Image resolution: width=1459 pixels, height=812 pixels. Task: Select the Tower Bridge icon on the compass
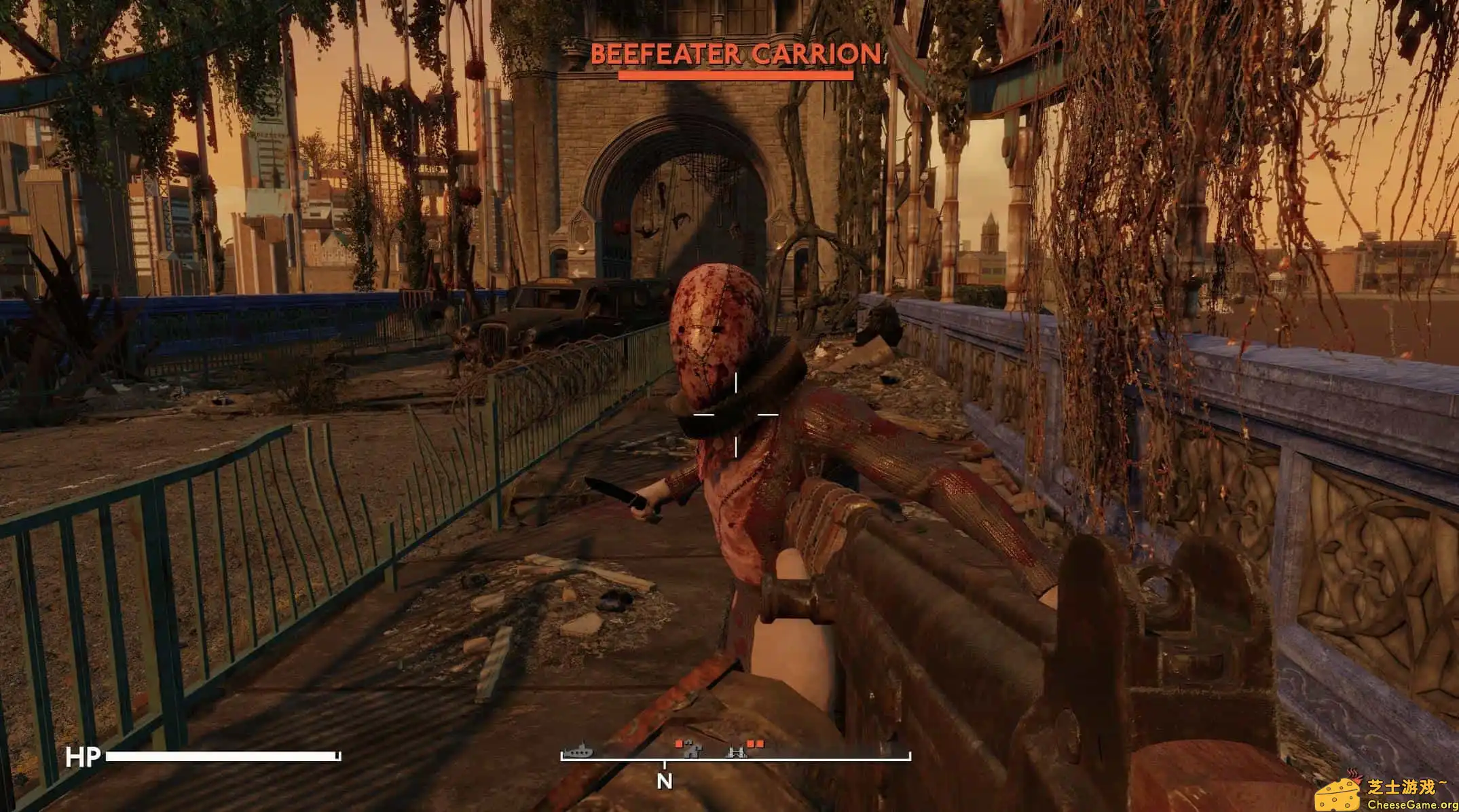tap(737, 752)
